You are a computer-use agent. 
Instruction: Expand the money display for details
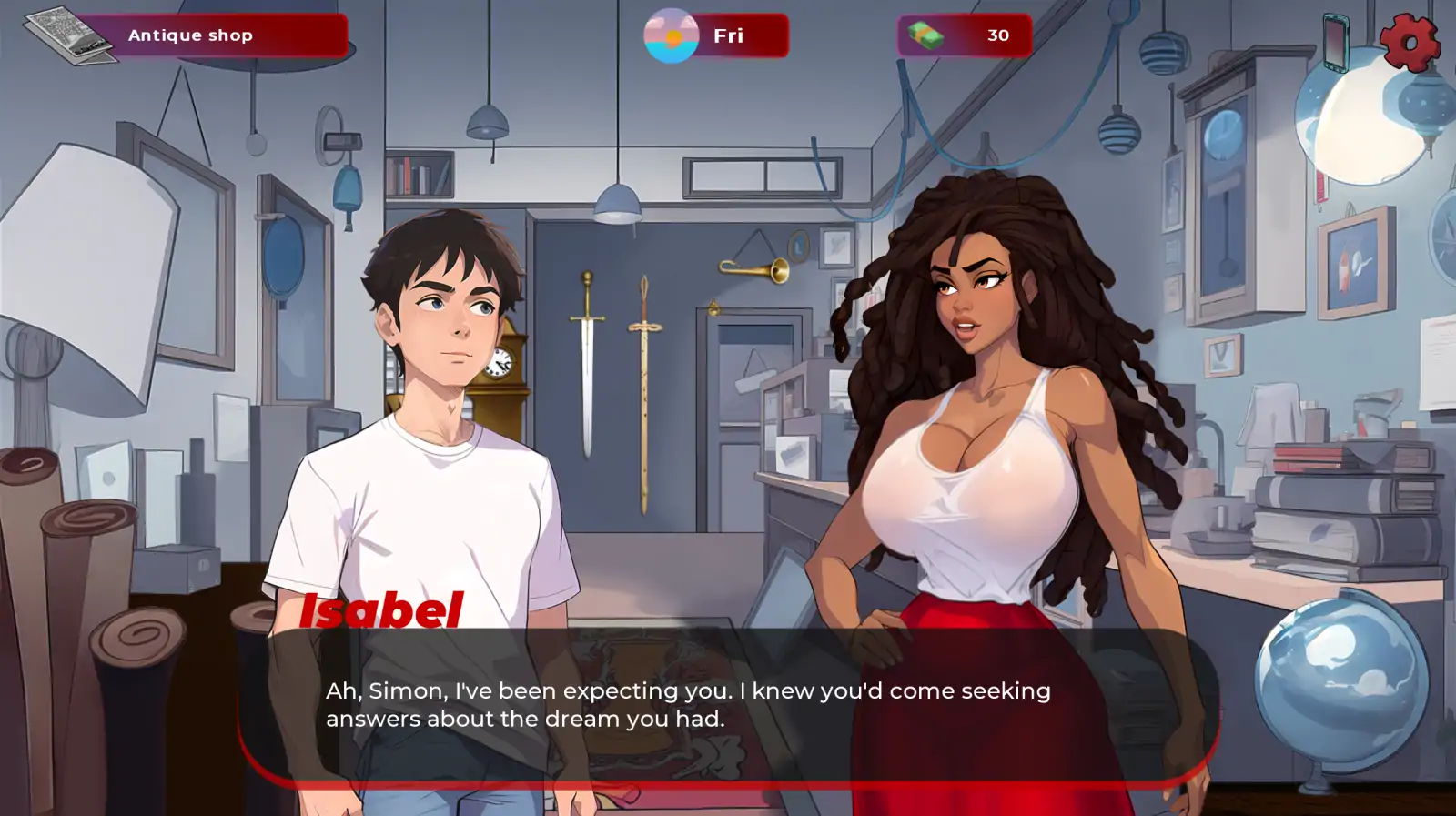[997, 36]
